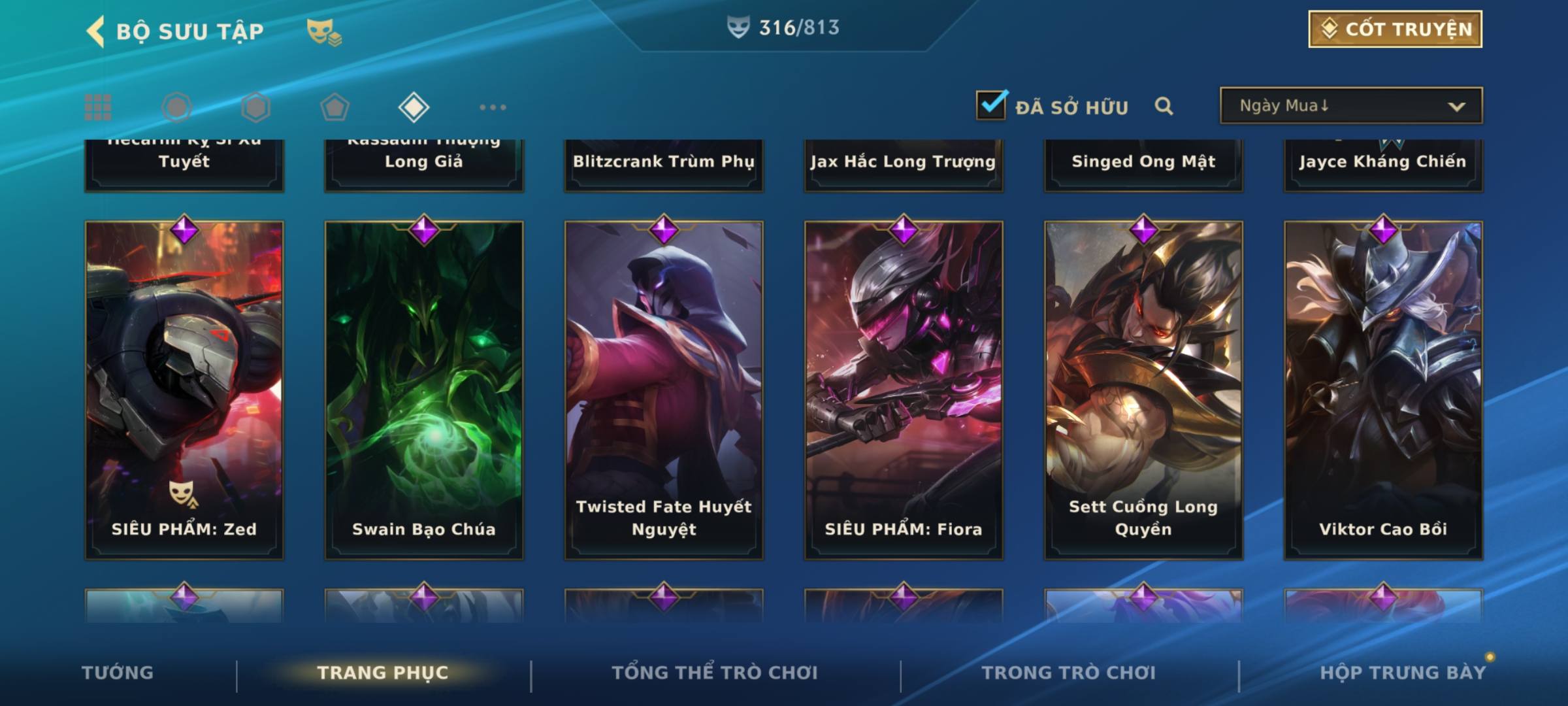This screenshot has height=706, width=1568.
Task: Select the pentagon rarity filter icon
Action: (335, 107)
